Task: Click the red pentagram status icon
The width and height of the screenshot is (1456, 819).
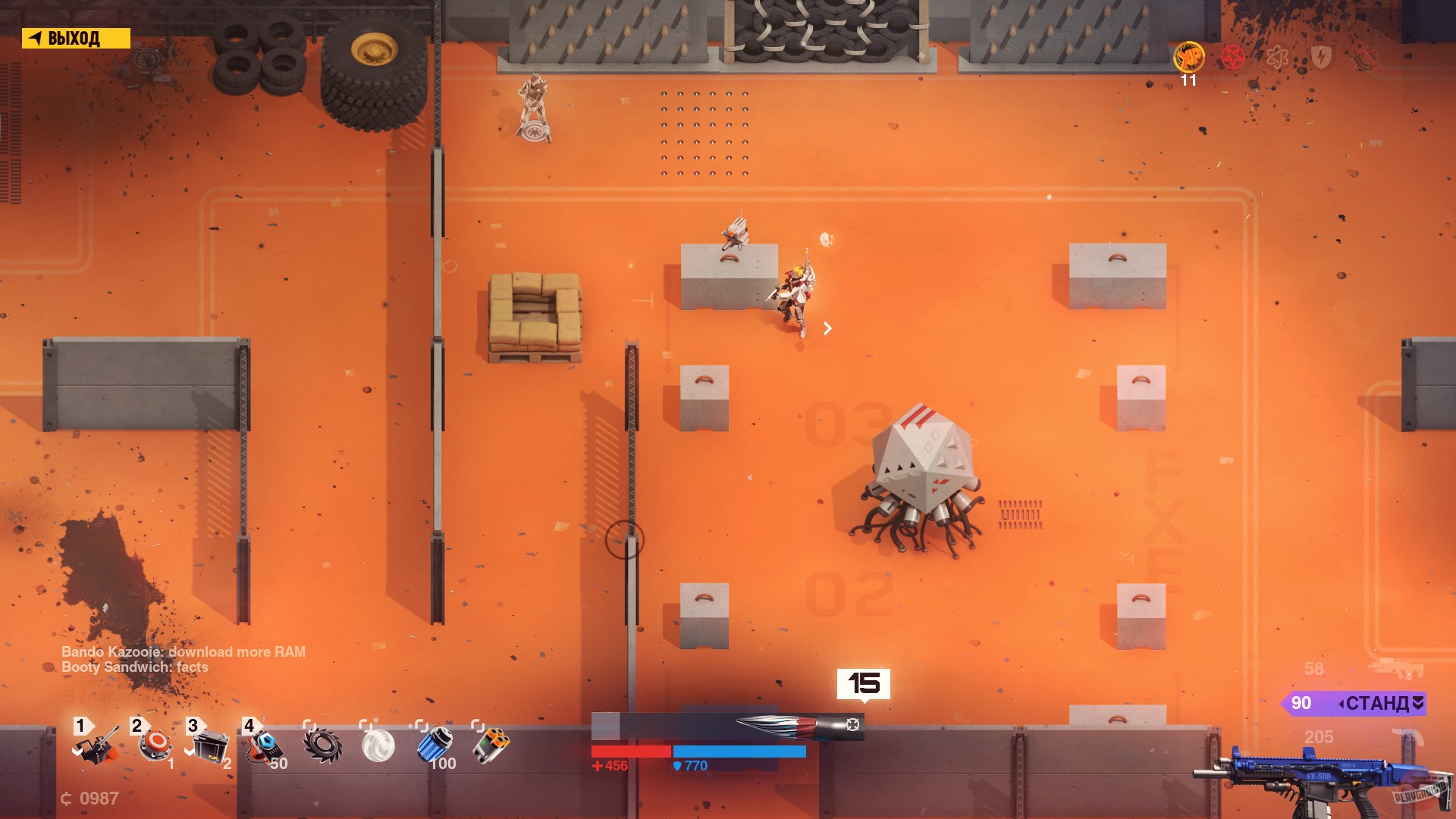Action: [x=1232, y=57]
